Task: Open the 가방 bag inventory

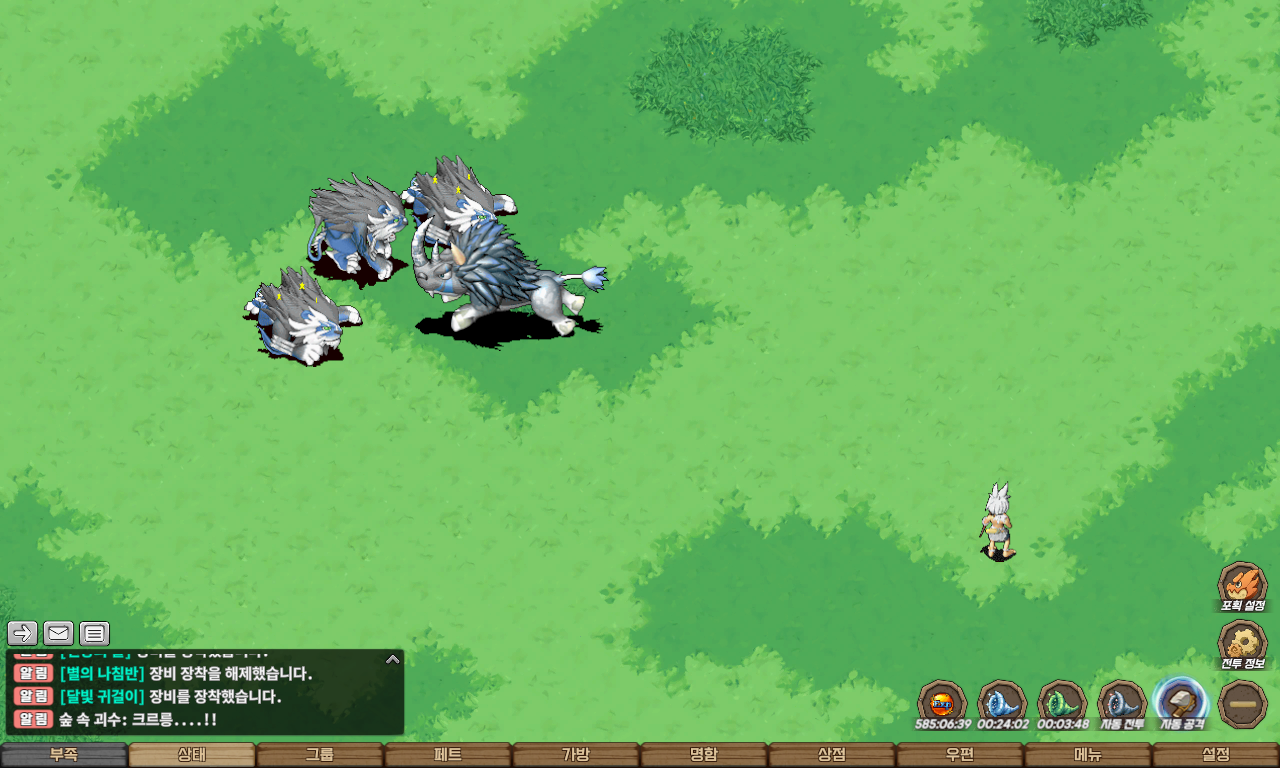Action: point(576,755)
